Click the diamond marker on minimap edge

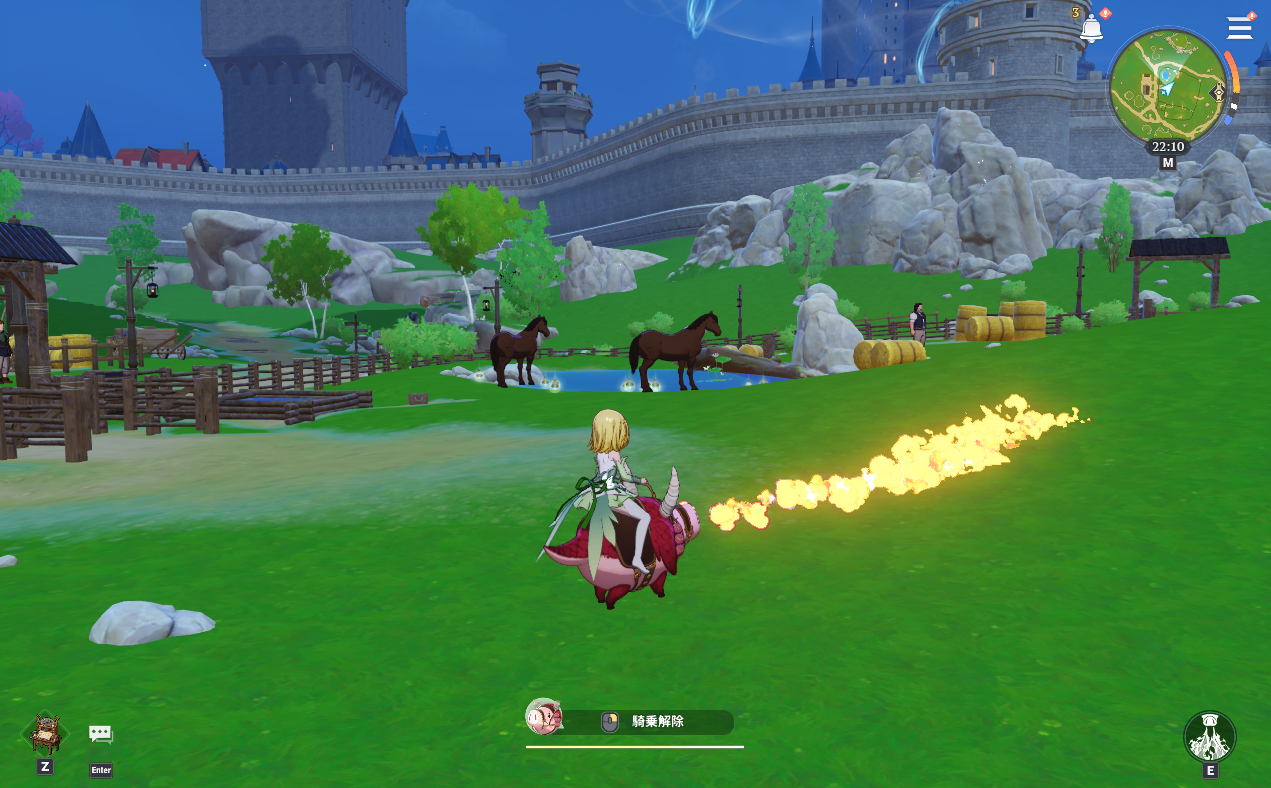pos(1218,93)
